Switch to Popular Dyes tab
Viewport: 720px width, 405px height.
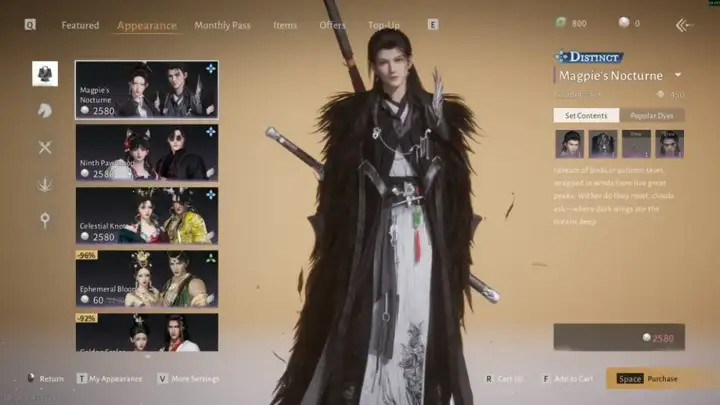click(652, 115)
